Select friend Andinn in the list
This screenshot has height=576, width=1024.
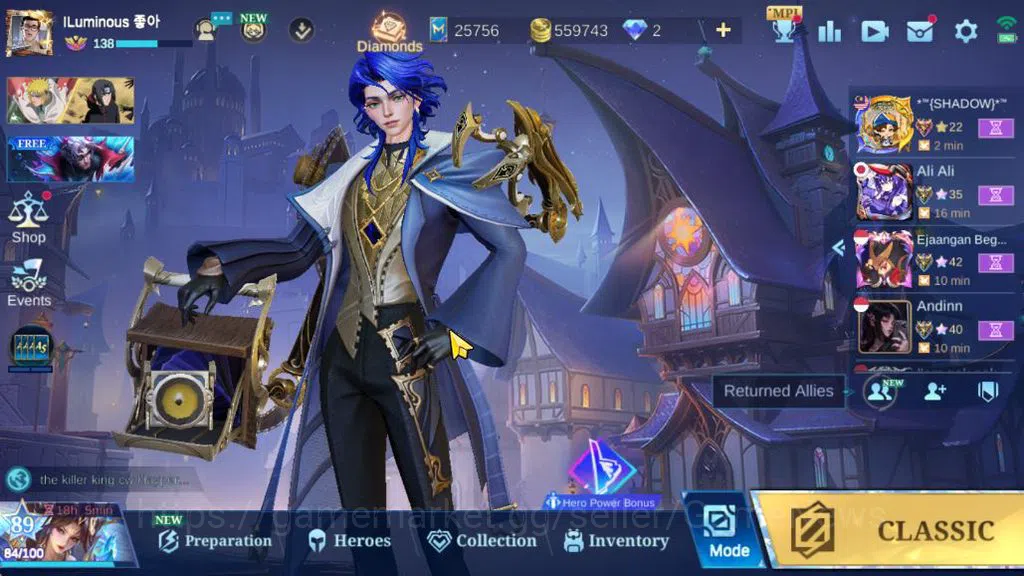(934, 326)
